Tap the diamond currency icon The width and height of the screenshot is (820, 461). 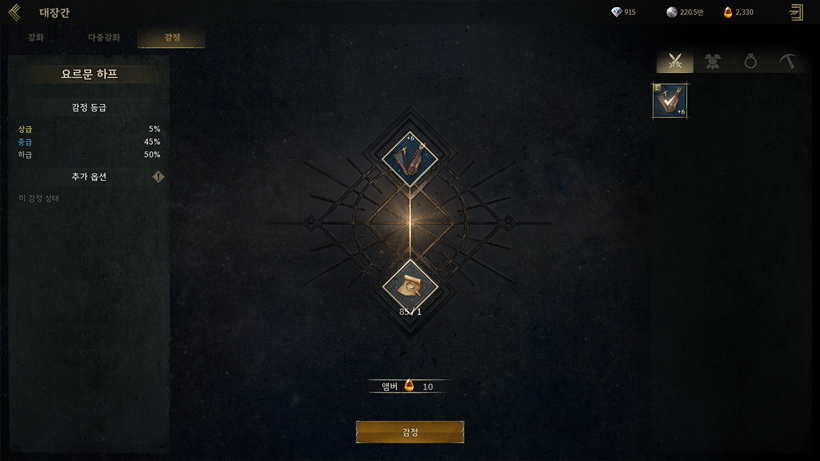pyautogui.click(x=615, y=12)
